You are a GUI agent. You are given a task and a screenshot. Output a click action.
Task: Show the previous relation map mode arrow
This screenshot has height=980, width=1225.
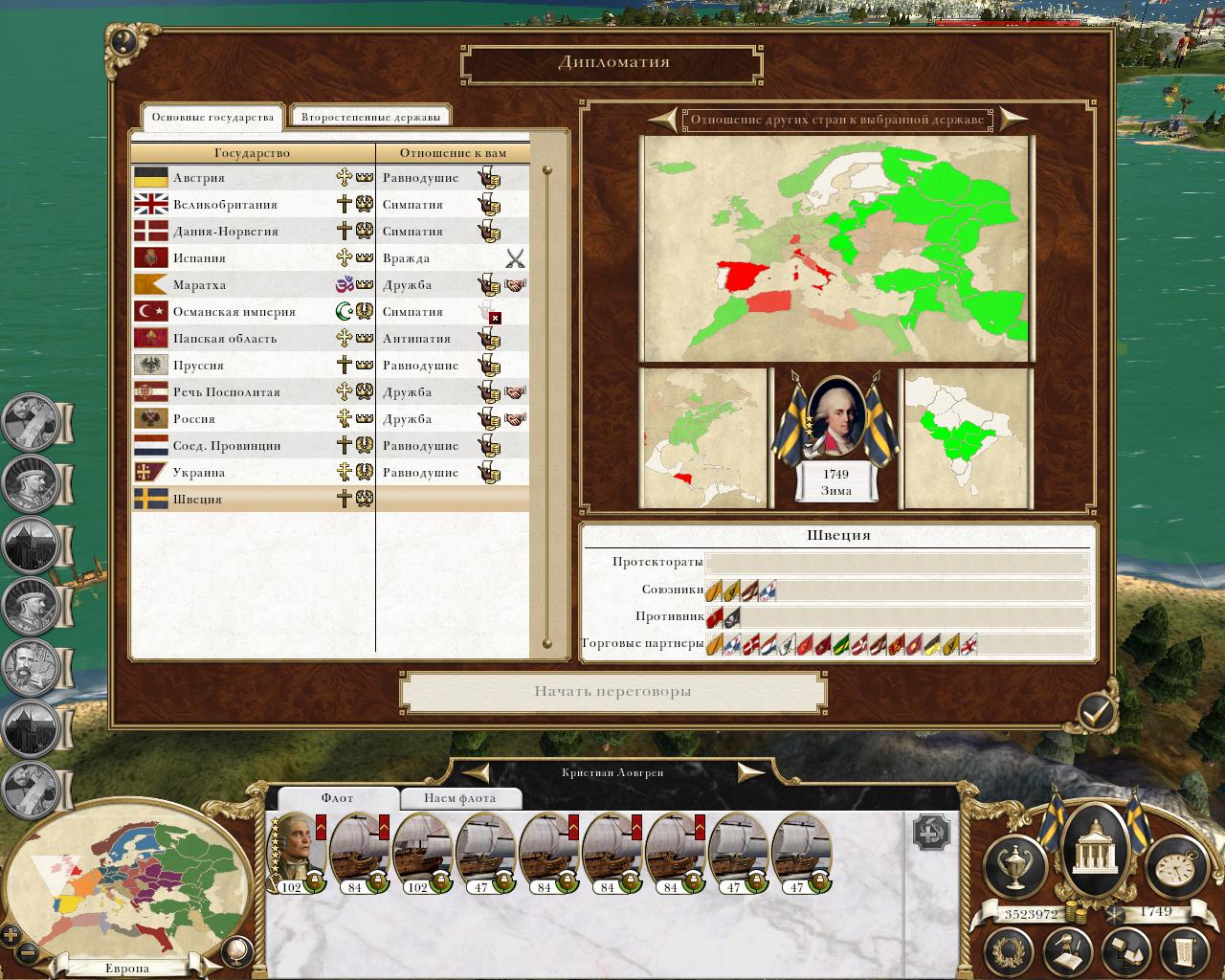point(662,120)
